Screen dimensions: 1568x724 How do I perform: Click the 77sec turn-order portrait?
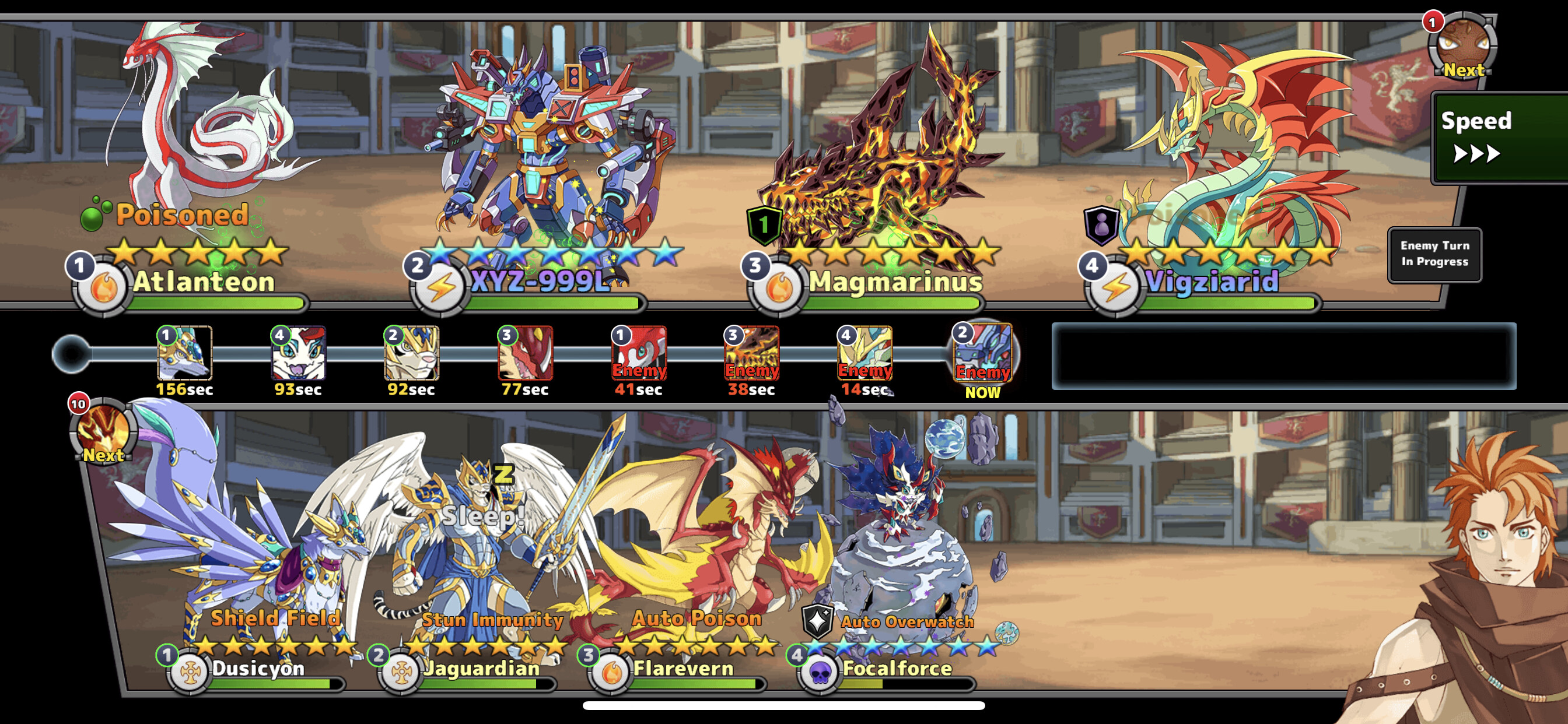click(526, 353)
